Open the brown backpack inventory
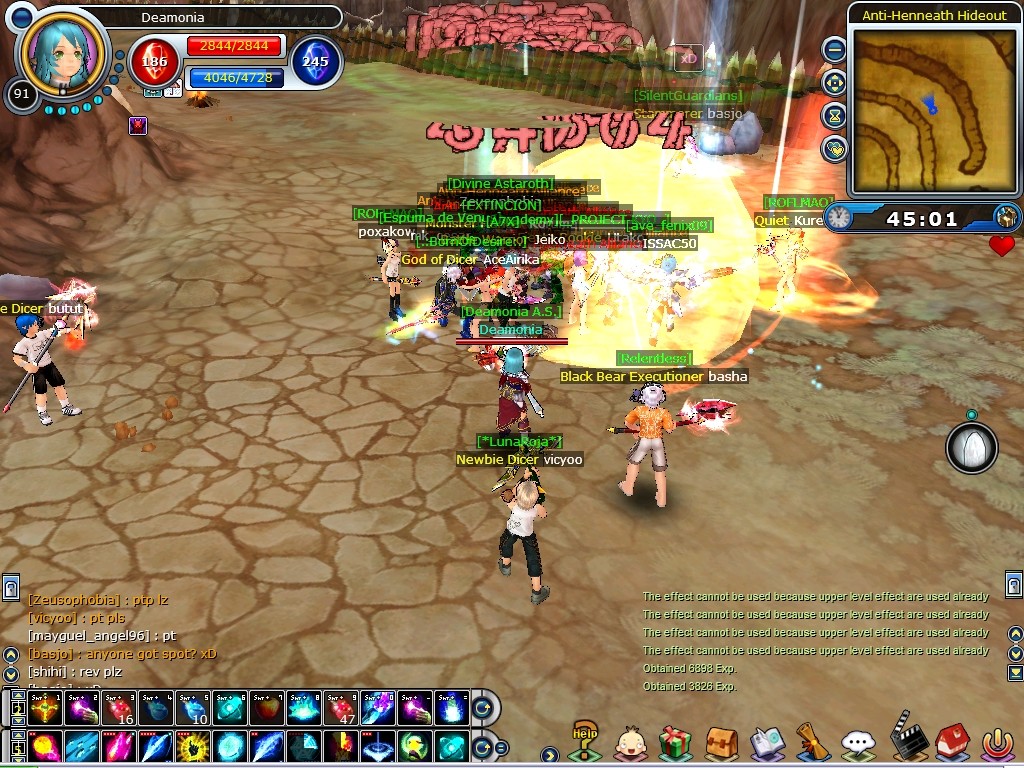The width and height of the screenshot is (1024, 768). coord(721,742)
